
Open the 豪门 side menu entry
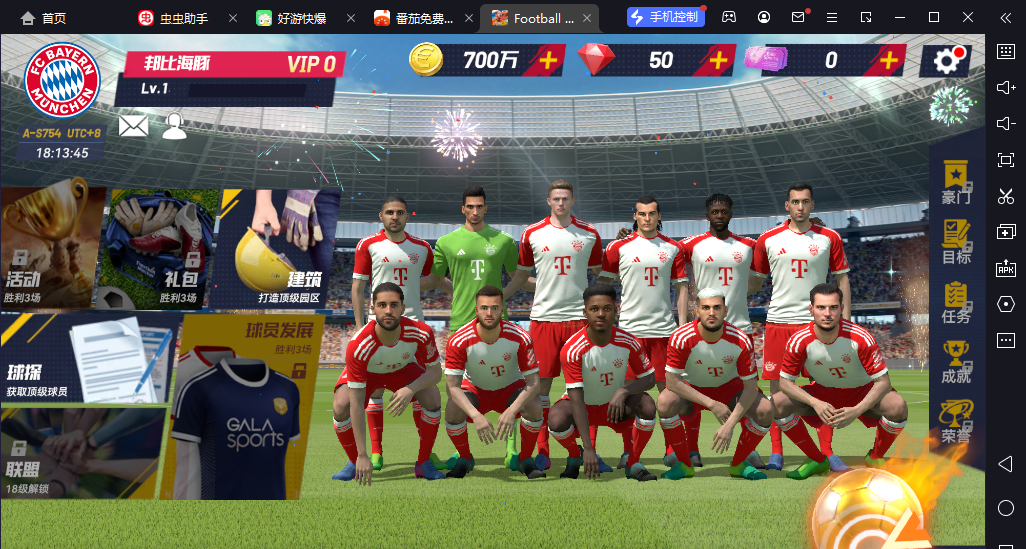pos(956,182)
